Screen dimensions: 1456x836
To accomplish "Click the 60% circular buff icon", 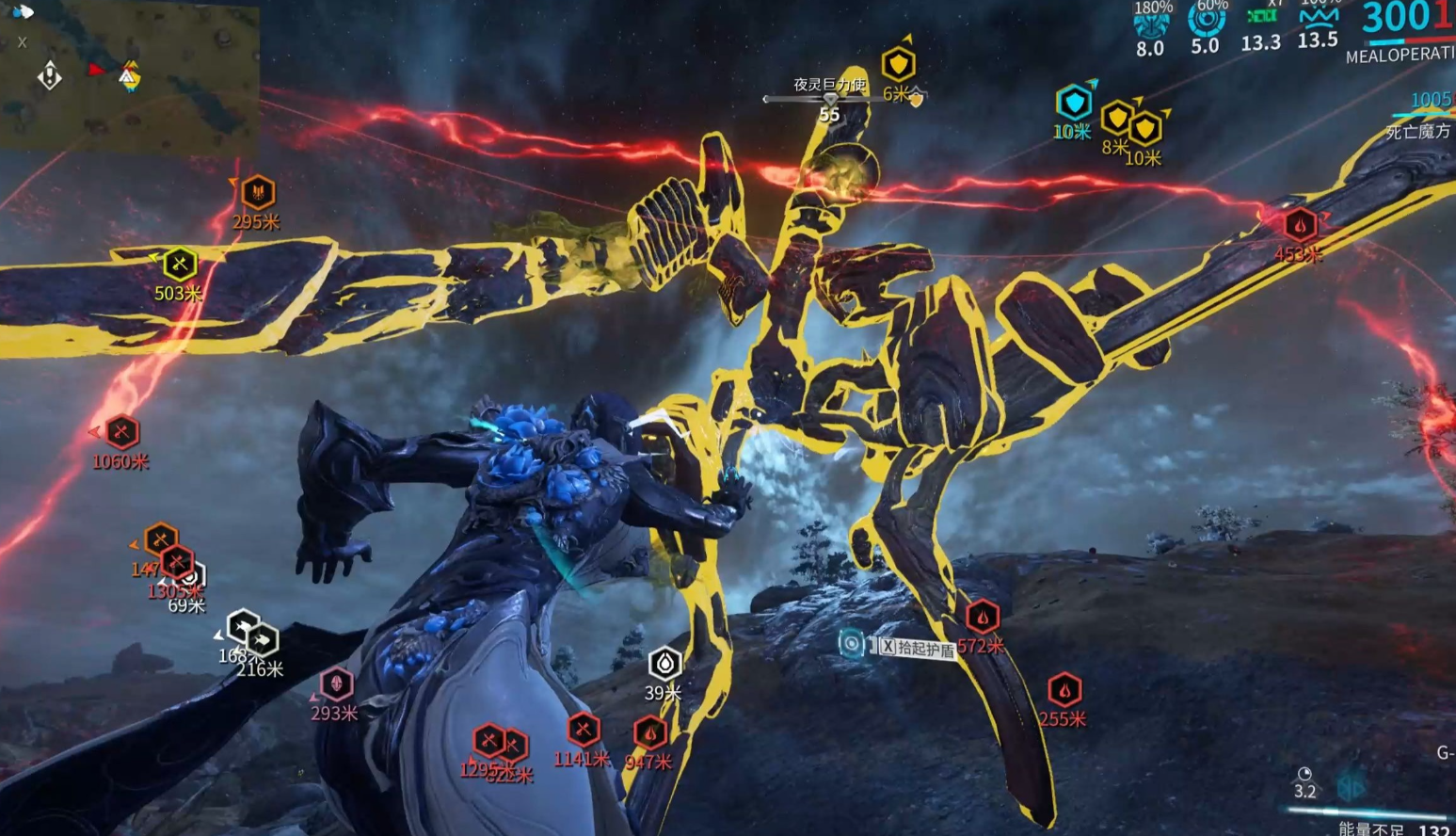I will (x=1206, y=21).
